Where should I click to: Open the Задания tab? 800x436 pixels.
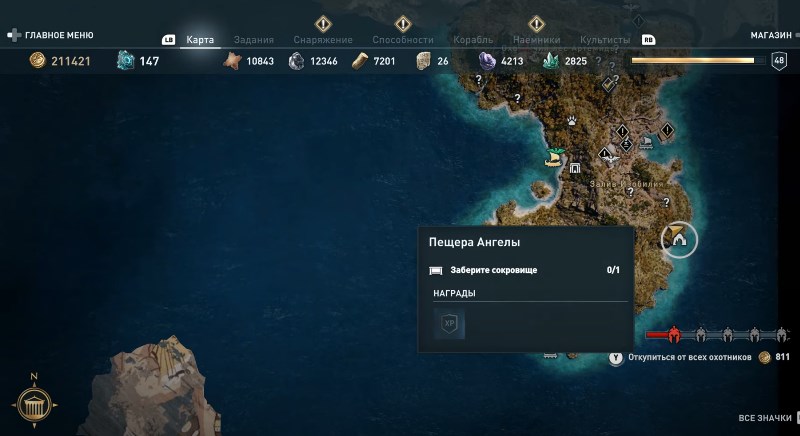pyautogui.click(x=253, y=40)
